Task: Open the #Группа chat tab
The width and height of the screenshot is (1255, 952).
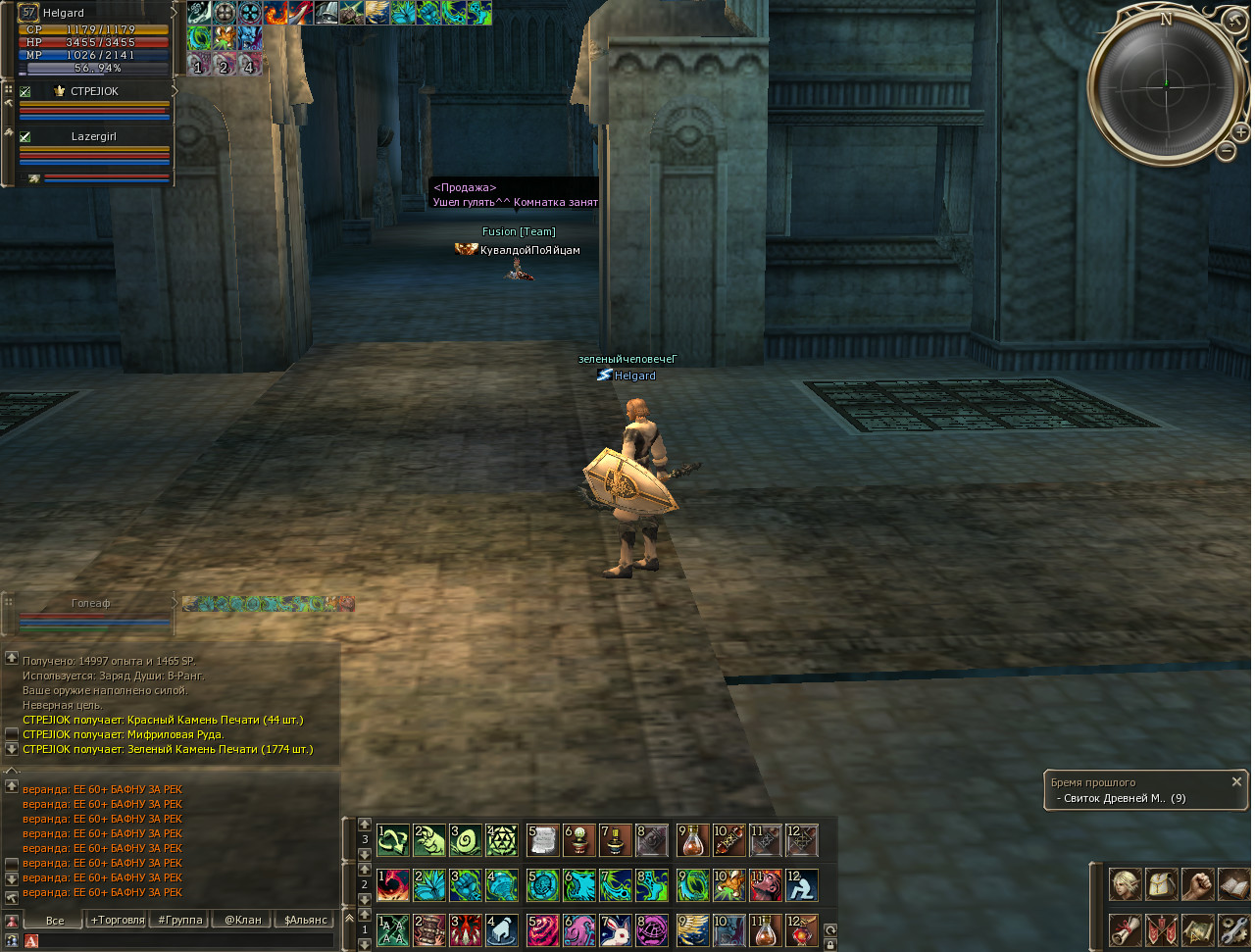Action: coord(179,921)
